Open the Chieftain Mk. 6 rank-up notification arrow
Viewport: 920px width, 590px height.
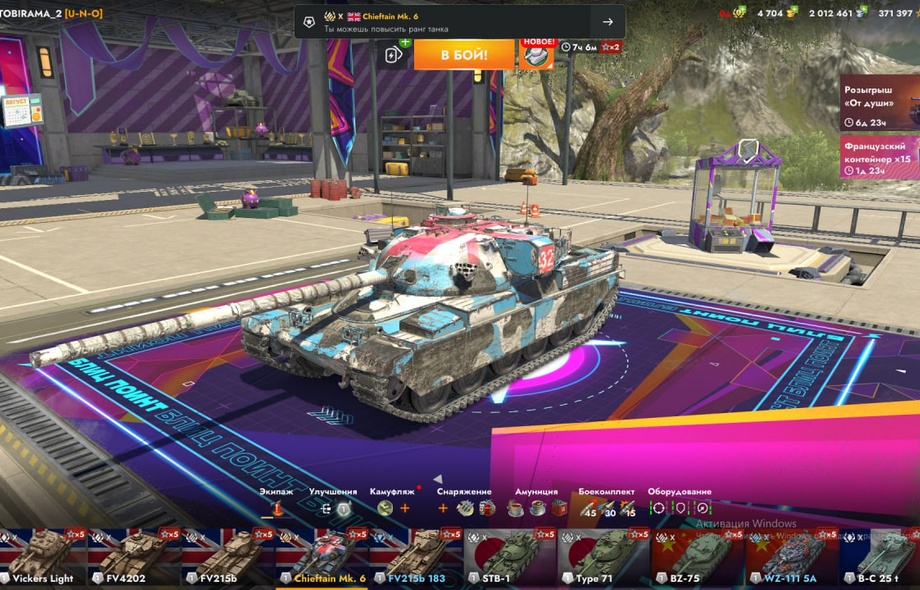(607, 22)
